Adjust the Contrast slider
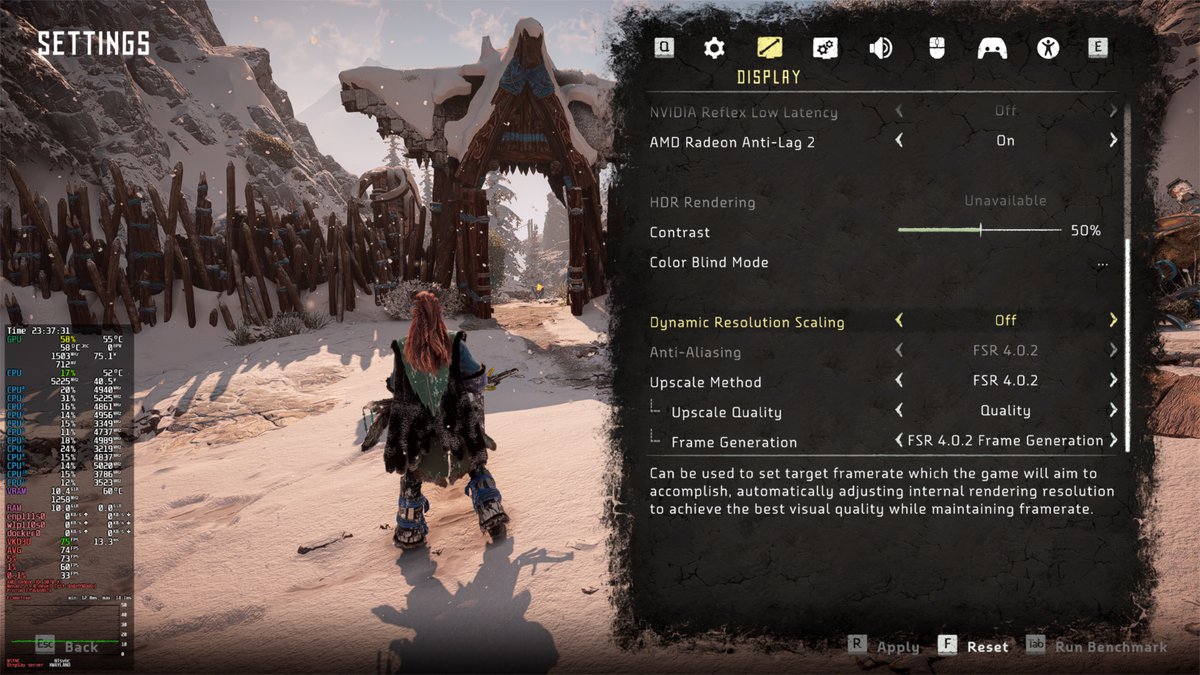Image resolution: width=1200 pixels, height=675 pixels. pyautogui.click(x=980, y=231)
